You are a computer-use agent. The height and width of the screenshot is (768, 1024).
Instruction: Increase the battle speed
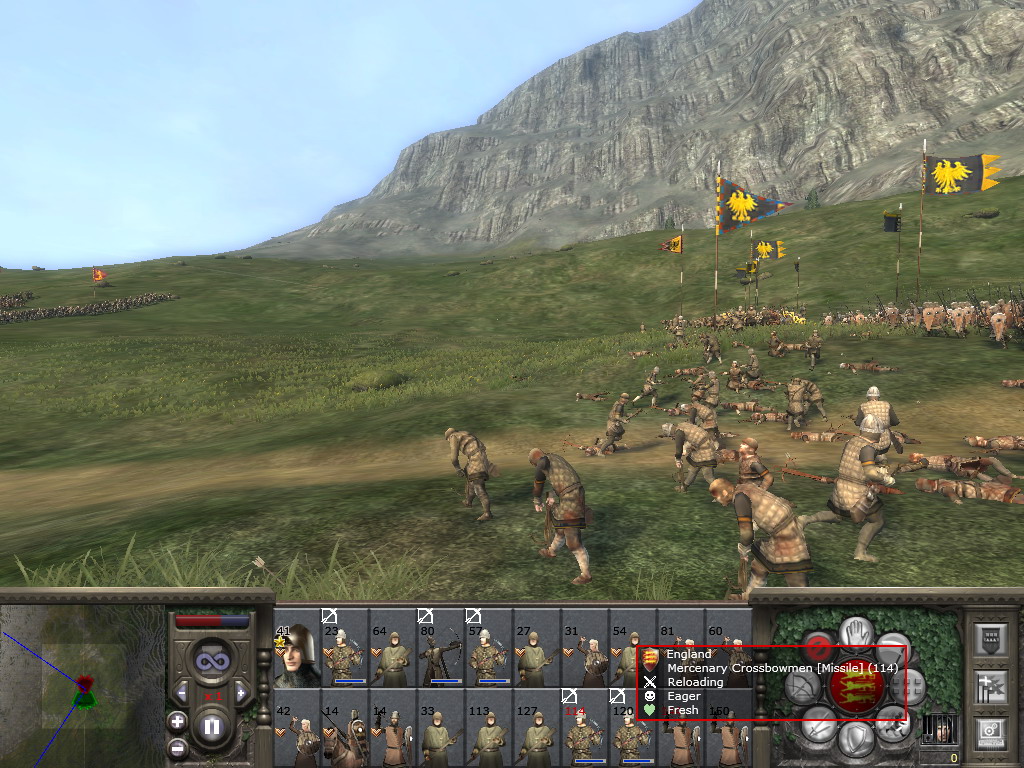tap(240, 692)
